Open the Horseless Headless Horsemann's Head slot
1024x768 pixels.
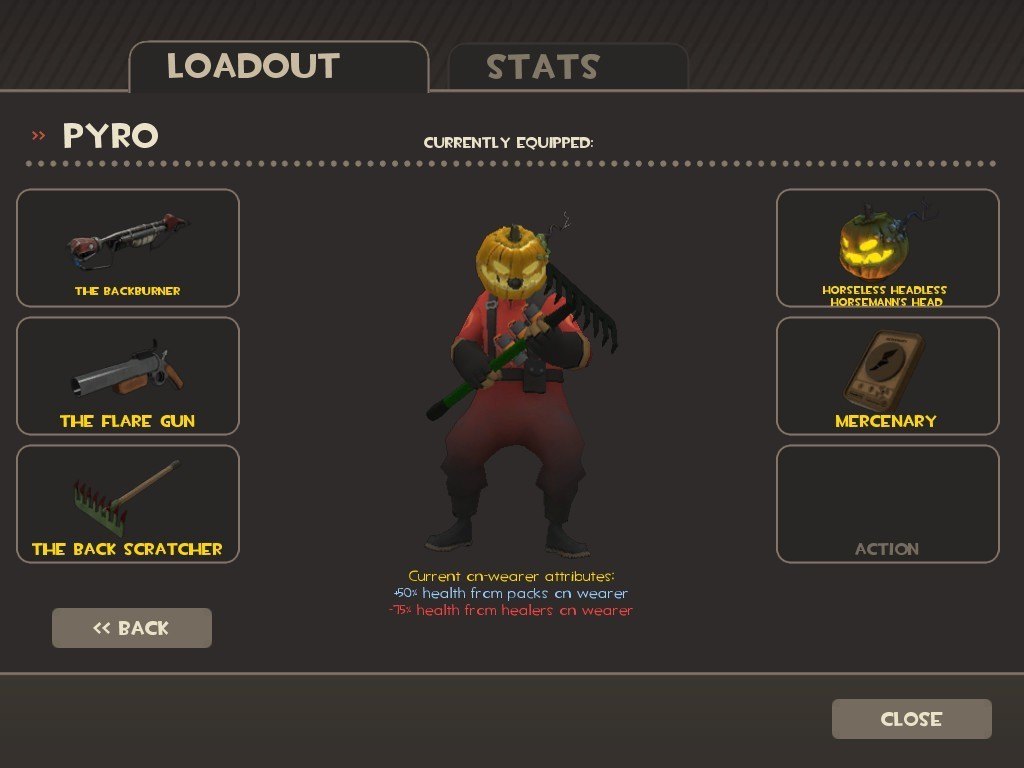pyautogui.click(x=887, y=248)
